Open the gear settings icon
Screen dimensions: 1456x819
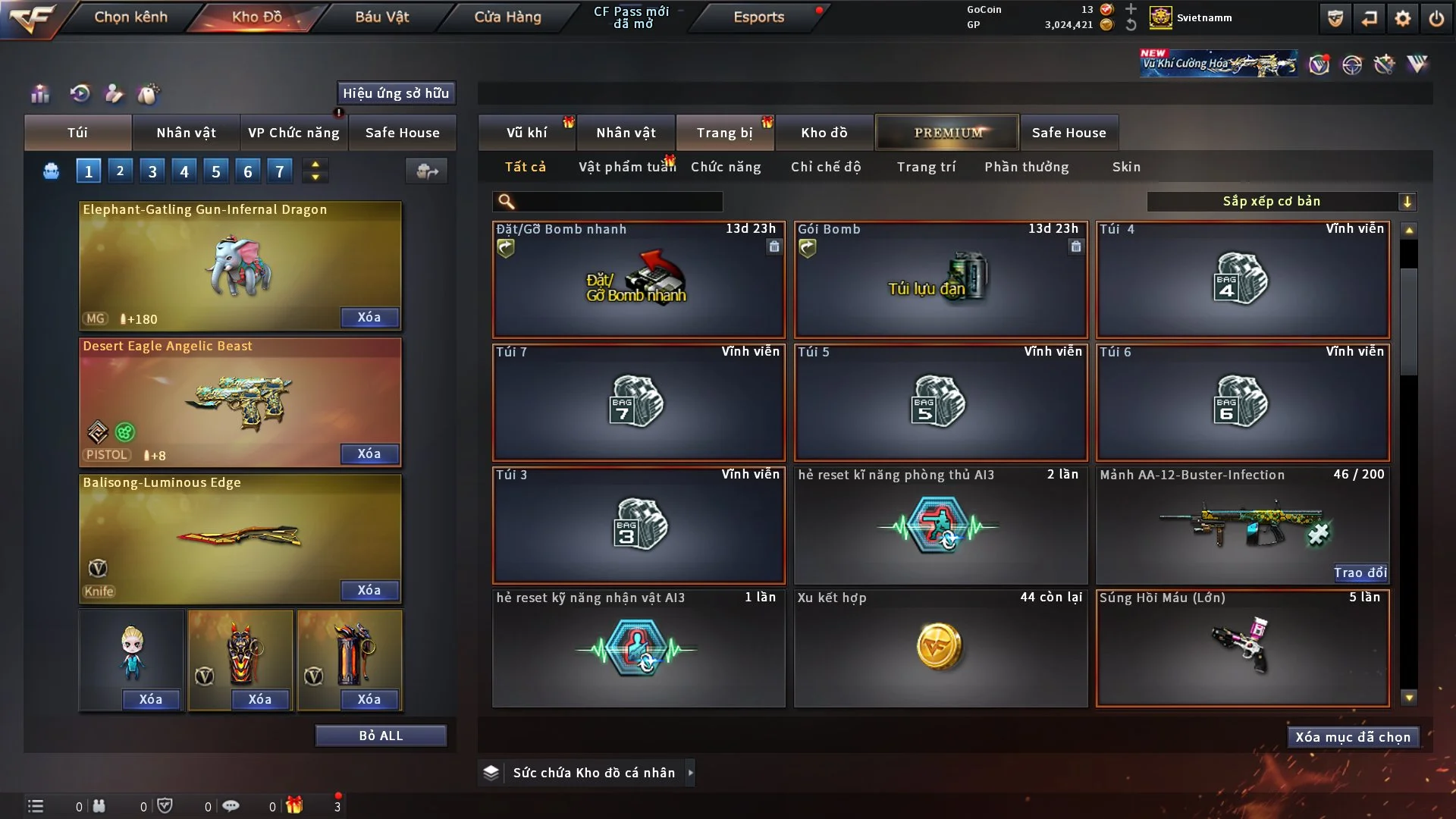coord(1402,18)
